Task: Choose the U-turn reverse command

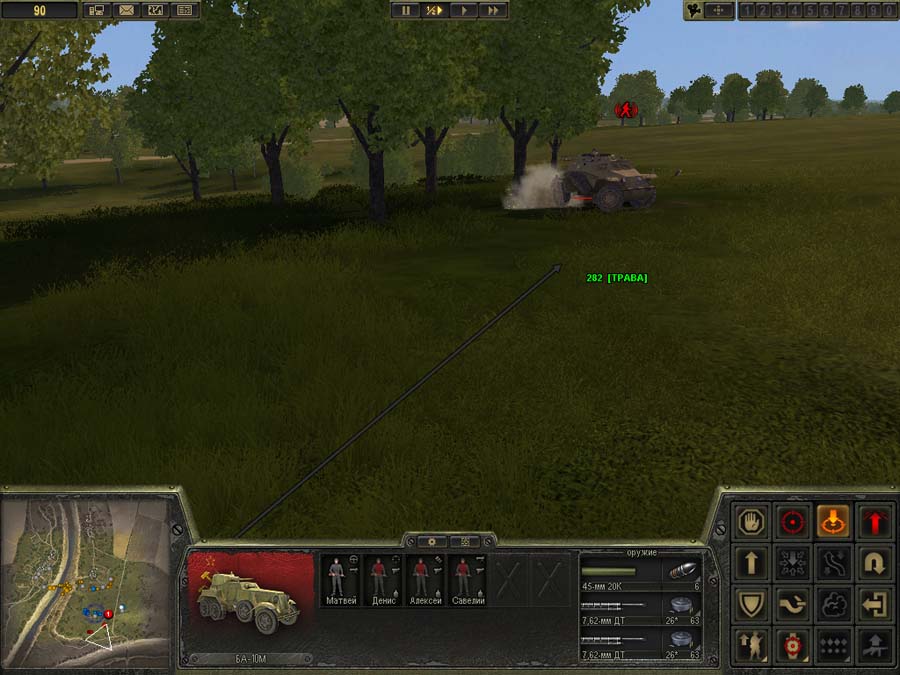Action: (874, 563)
